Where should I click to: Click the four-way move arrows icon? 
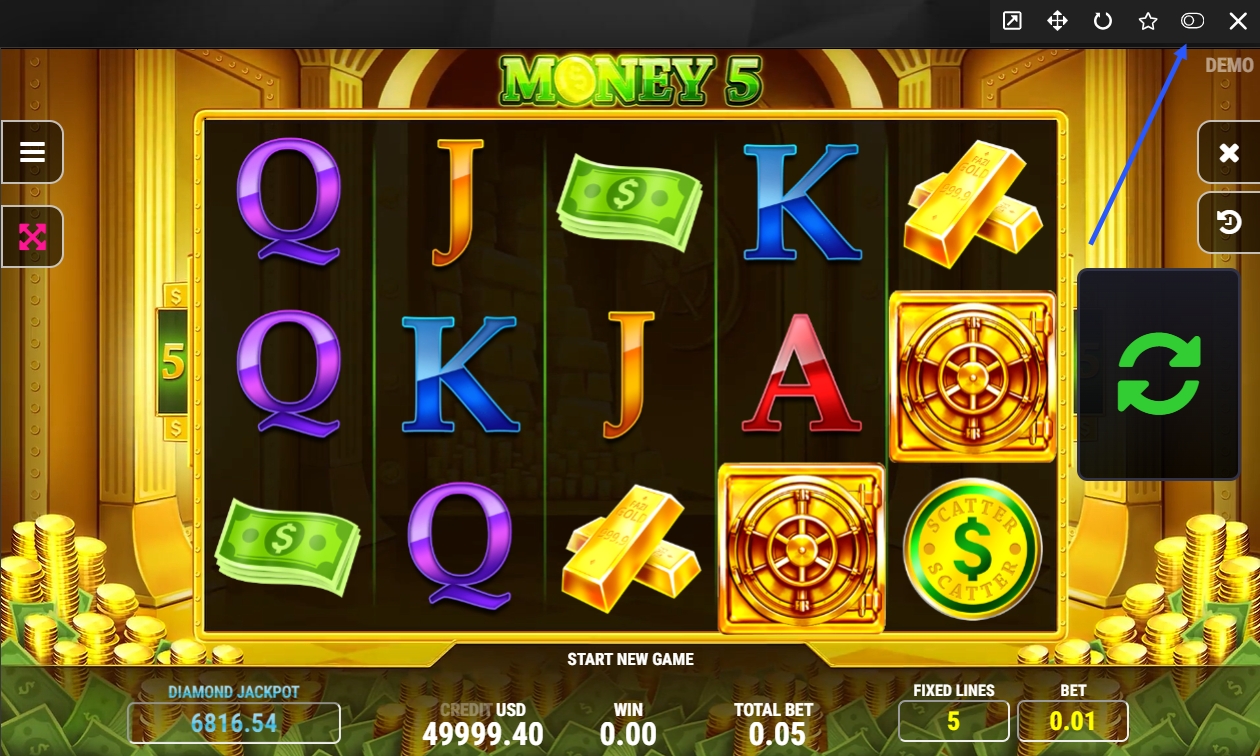[1057, 21]
